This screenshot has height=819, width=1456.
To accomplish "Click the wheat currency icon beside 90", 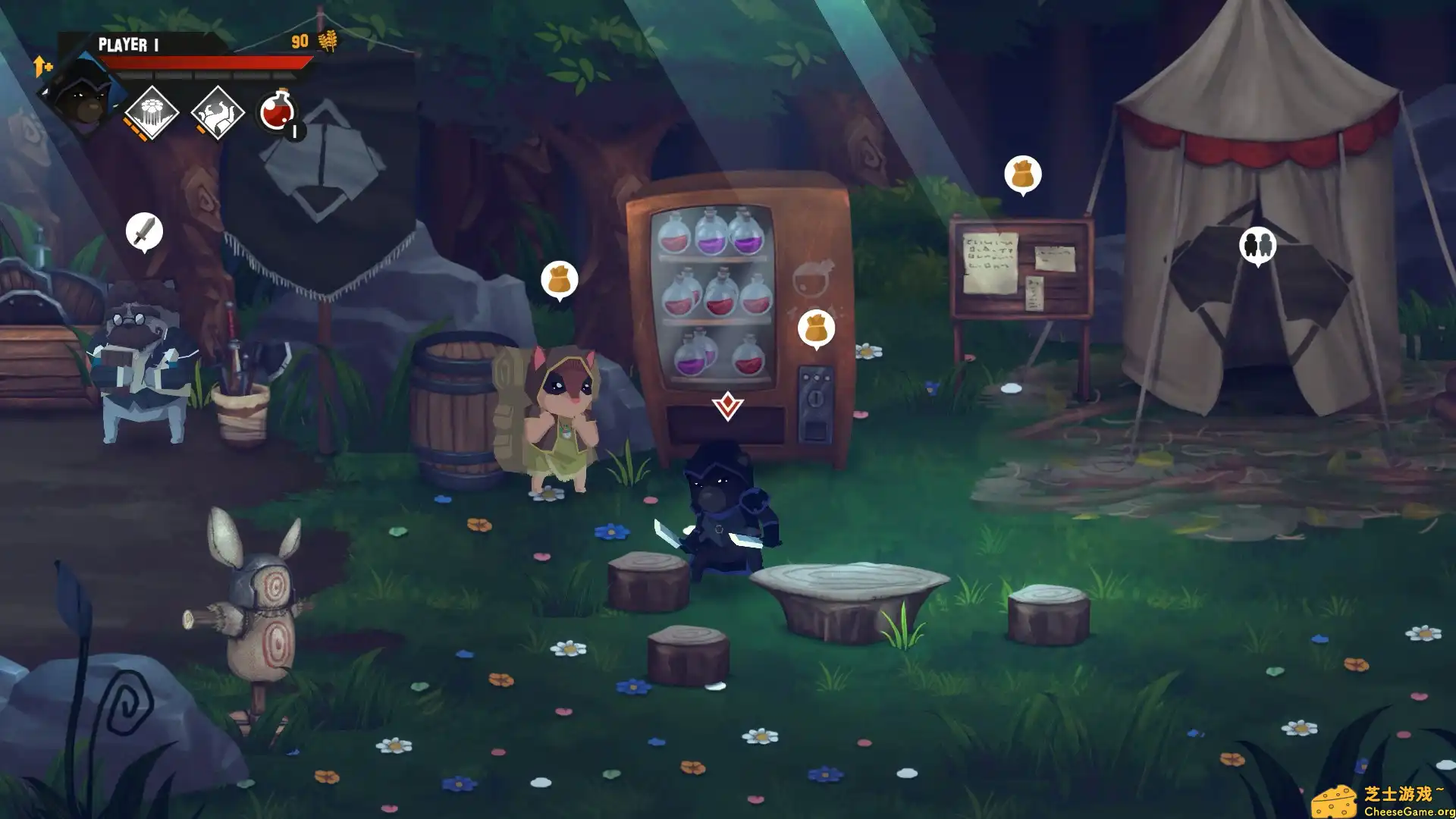I will click(329, 39).
